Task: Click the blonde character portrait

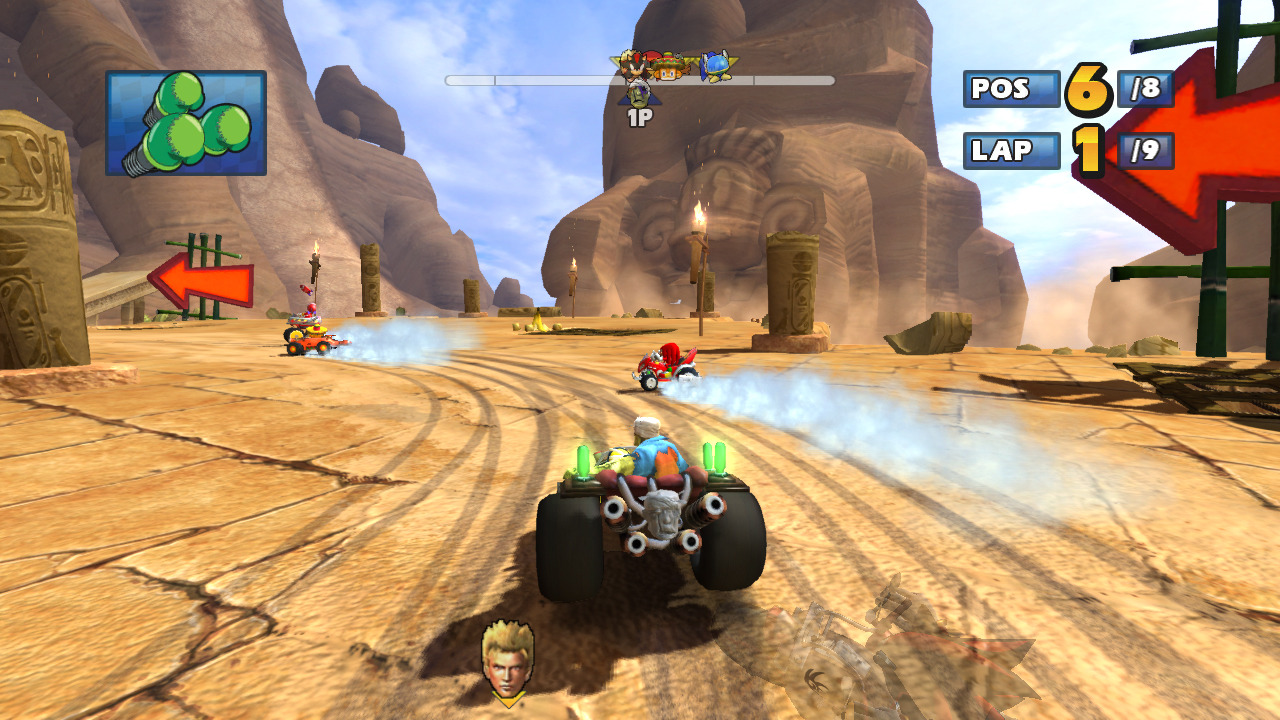Action: point(507,659)
